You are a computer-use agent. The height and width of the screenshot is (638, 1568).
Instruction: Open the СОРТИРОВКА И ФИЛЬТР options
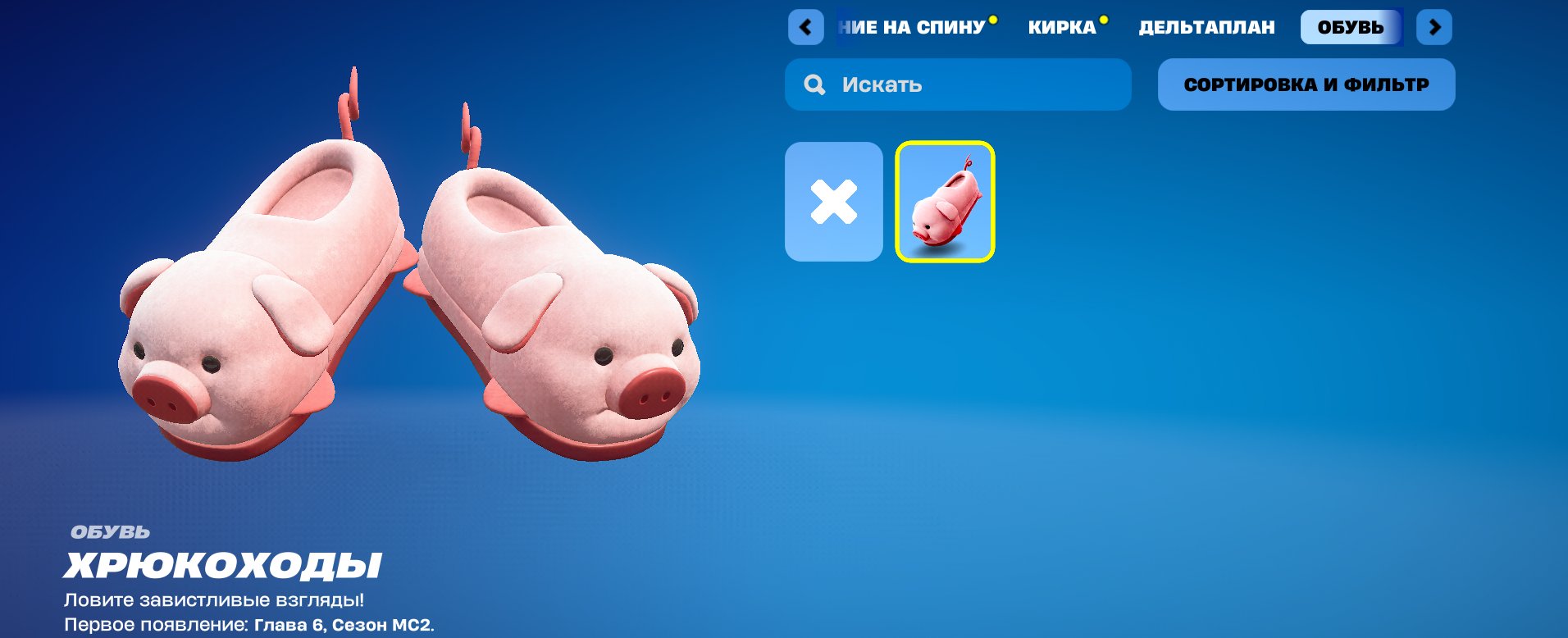tap(1306, 84)
